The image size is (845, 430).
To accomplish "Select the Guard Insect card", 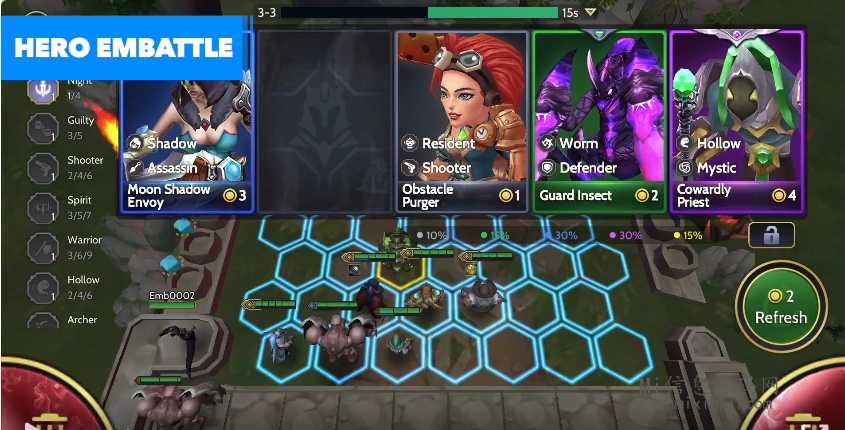I will (598, 120).
